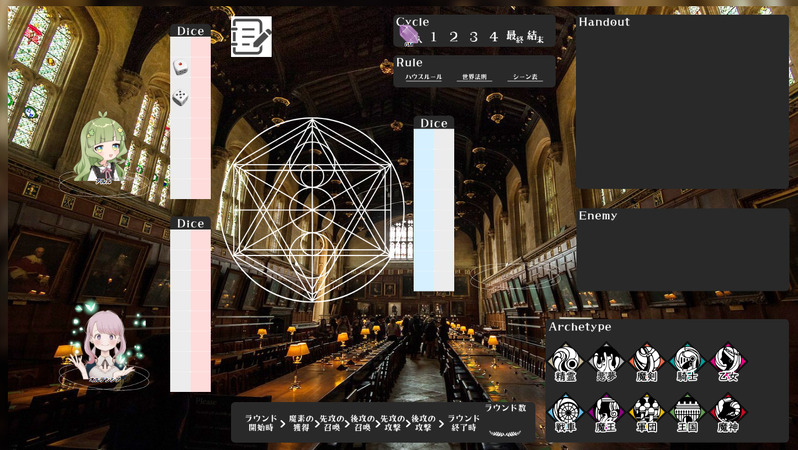This screenshot has height=450, width=798.
Task: Pick the 魔剣 archetype icon
Action: coord(647,361)
